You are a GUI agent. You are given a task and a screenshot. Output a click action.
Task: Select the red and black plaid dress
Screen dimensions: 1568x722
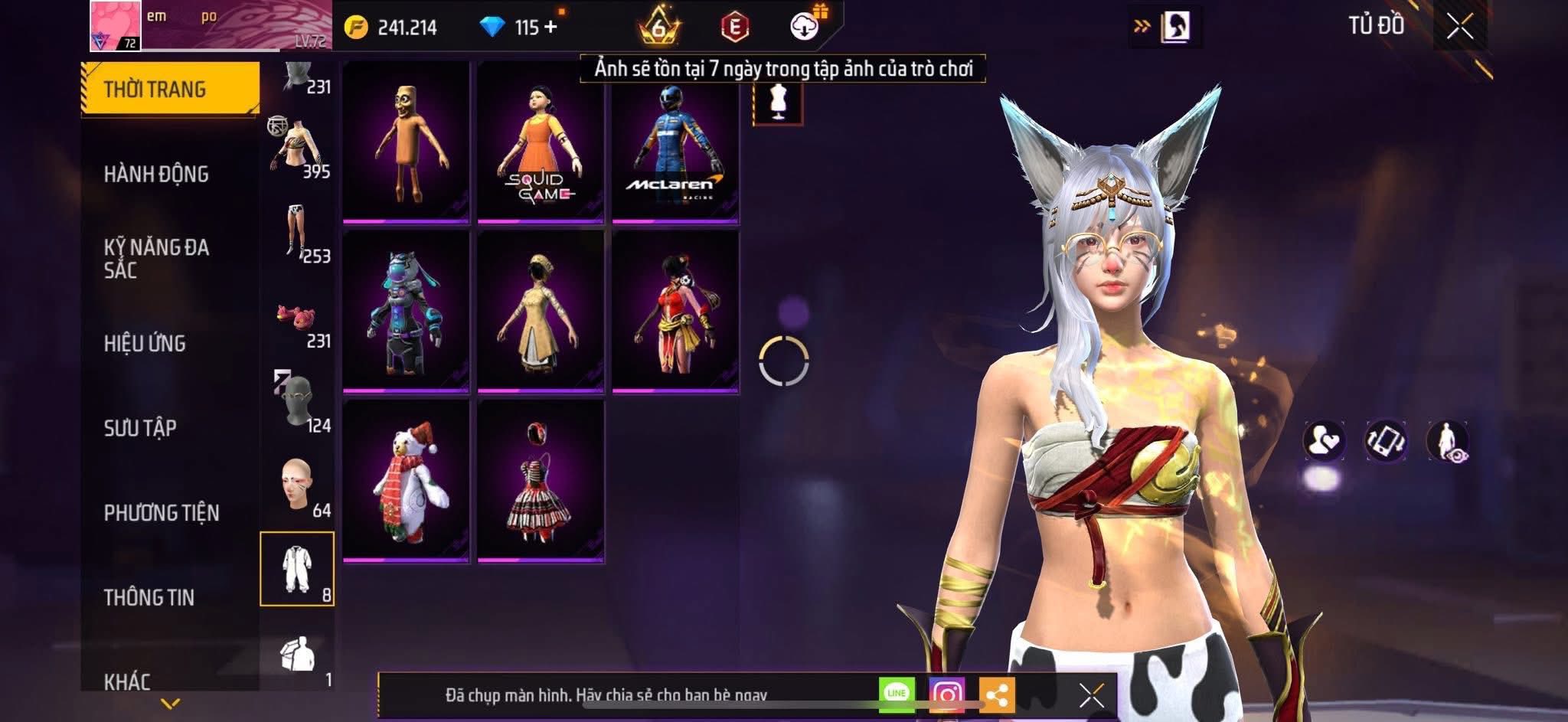[541, 482]
